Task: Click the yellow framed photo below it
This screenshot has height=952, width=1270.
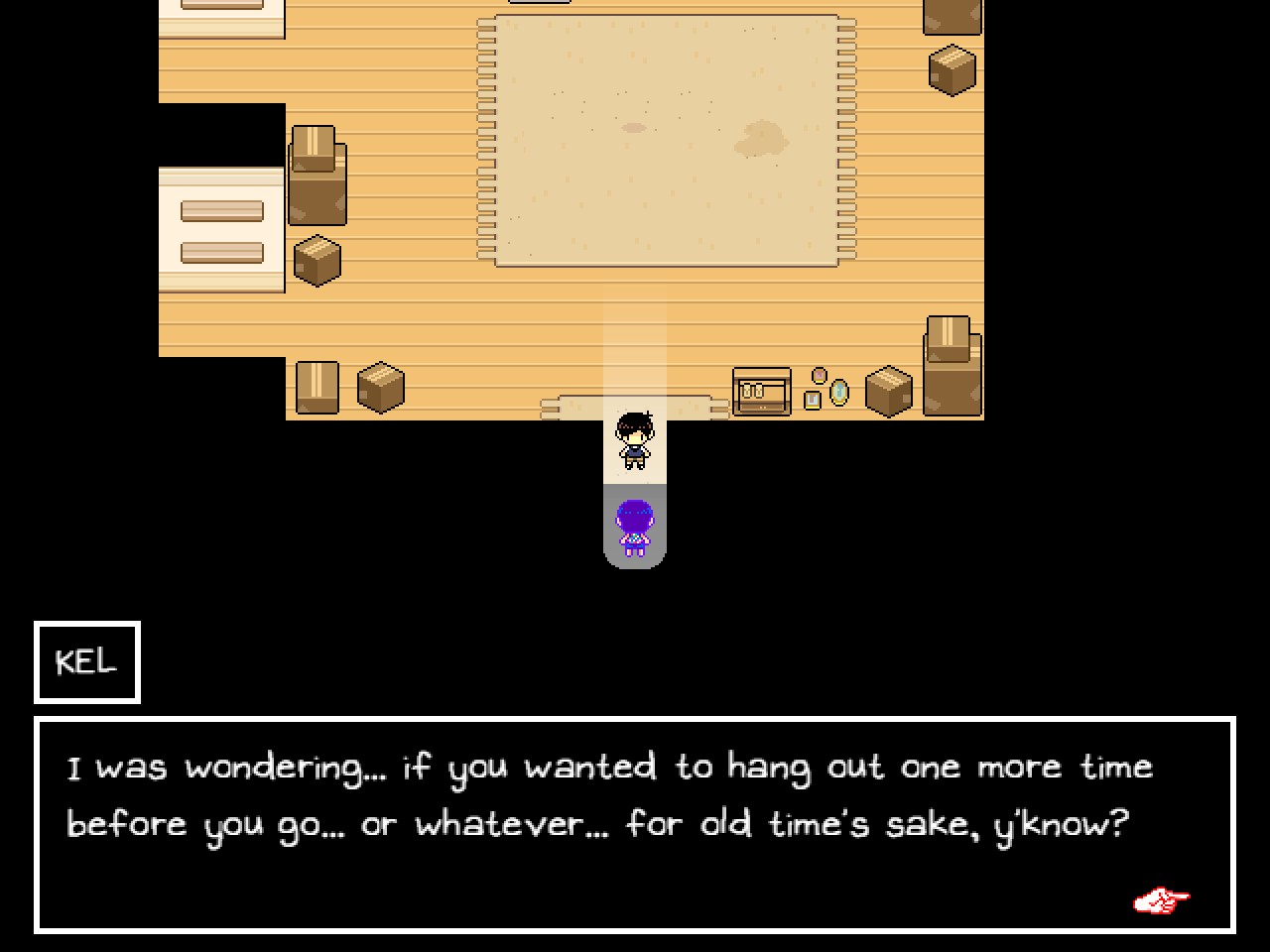Action: pos(812,400)
